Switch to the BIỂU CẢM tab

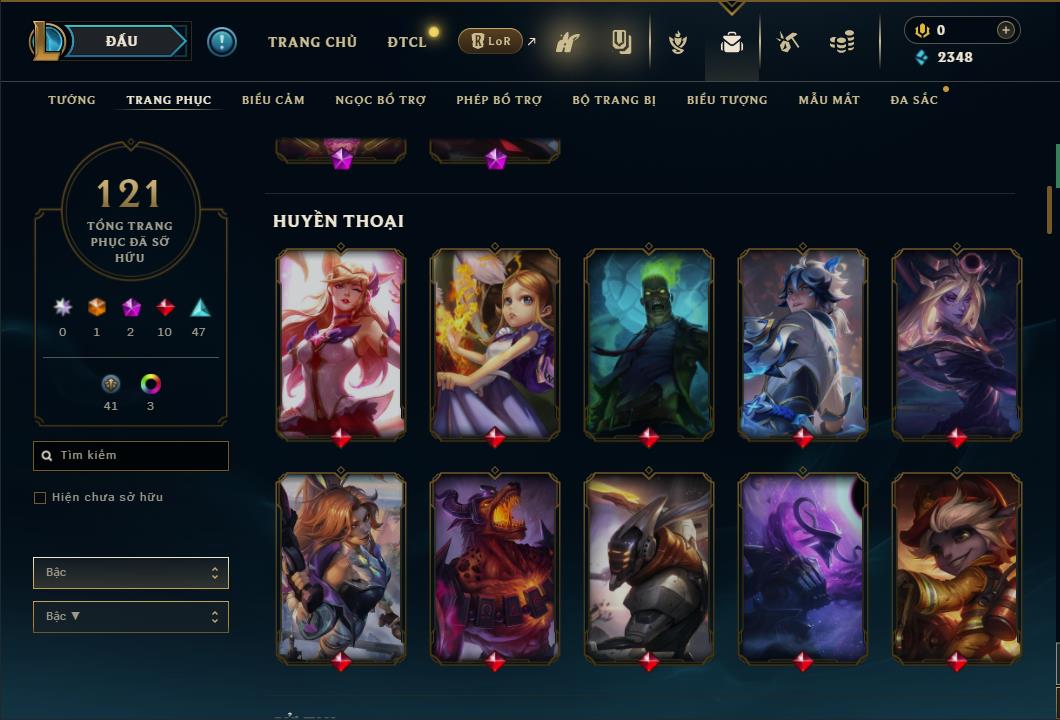point(273,100)
